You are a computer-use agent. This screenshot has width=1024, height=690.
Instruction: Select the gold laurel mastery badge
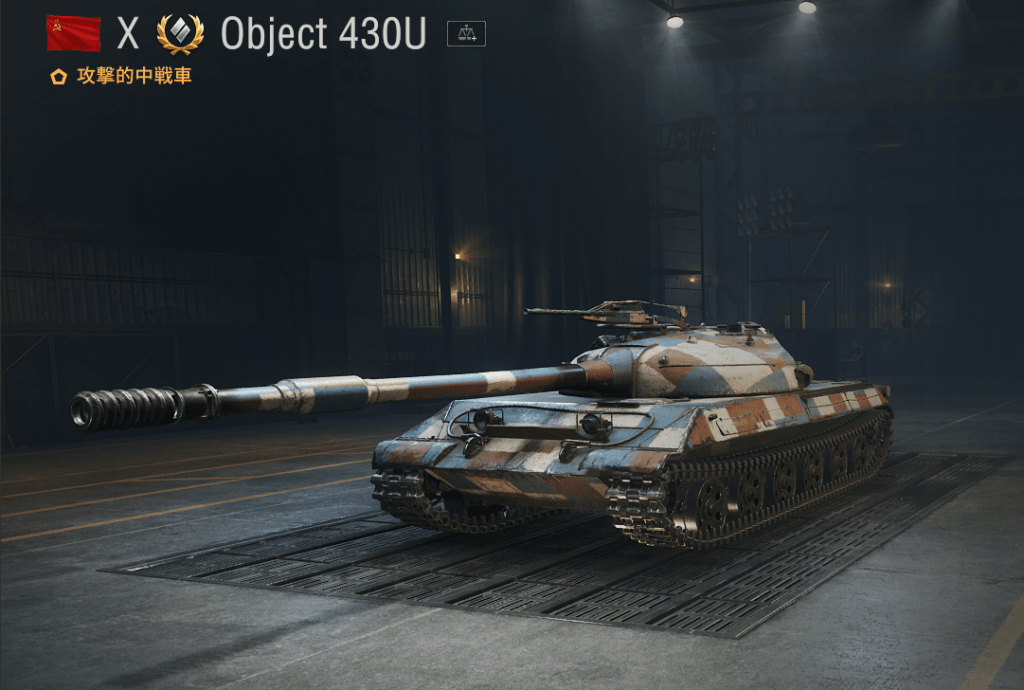pos(180,34)
